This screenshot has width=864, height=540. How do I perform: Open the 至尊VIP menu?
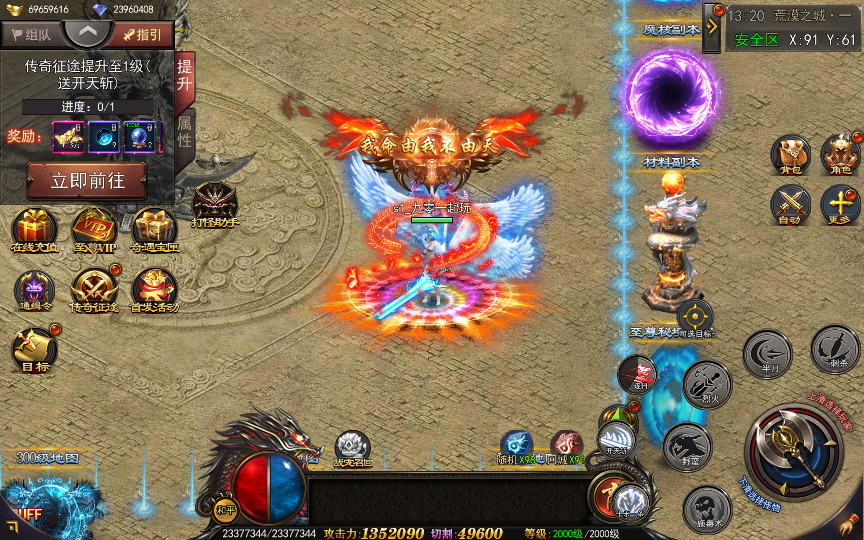point(93,229)
